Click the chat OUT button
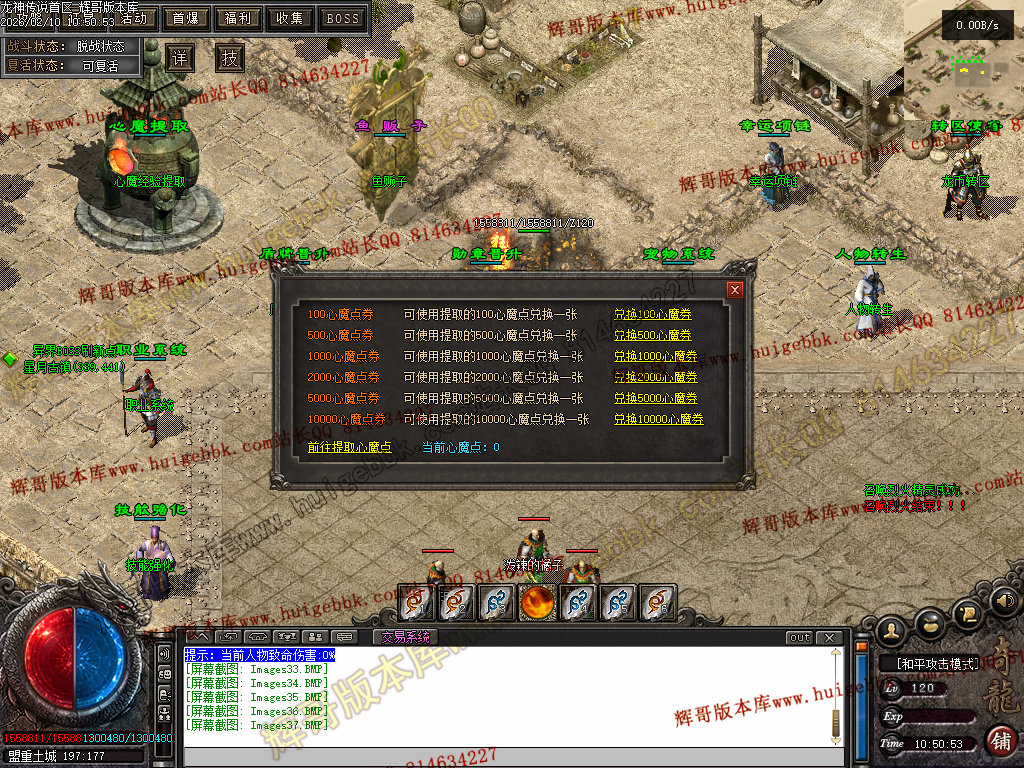 (x=799, y=637)
